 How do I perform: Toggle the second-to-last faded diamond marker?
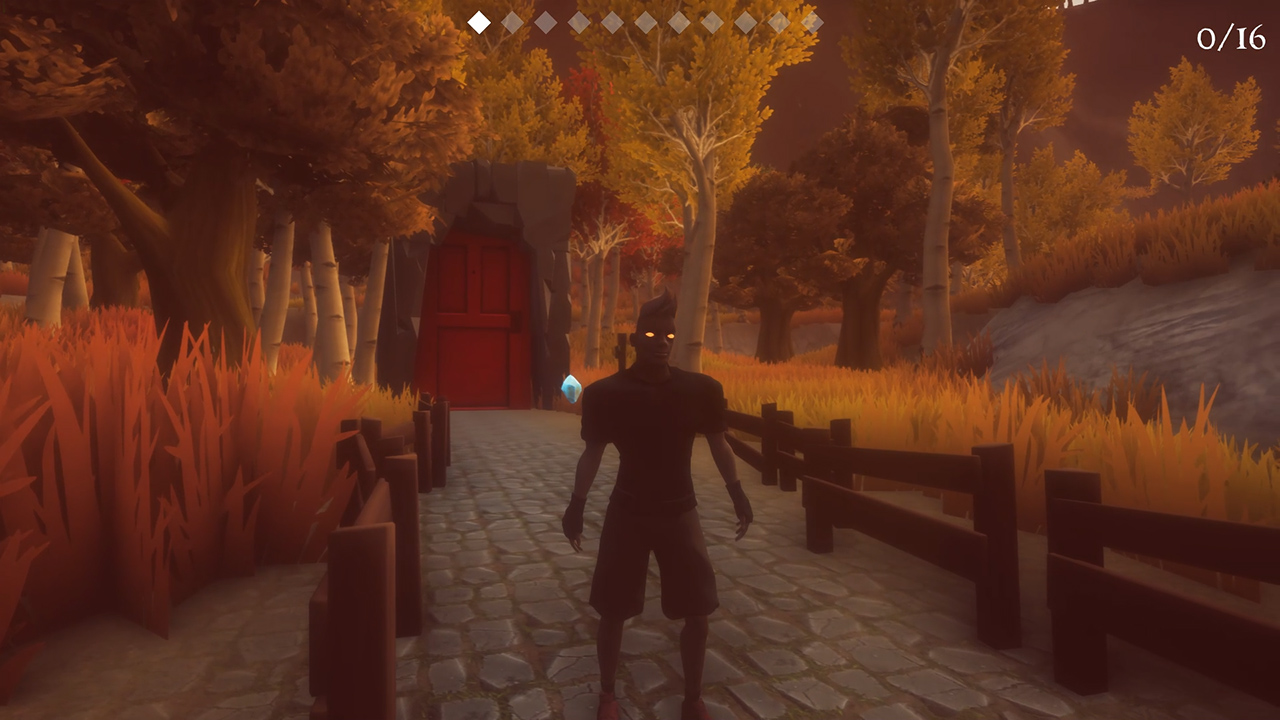tap(778, 20)
